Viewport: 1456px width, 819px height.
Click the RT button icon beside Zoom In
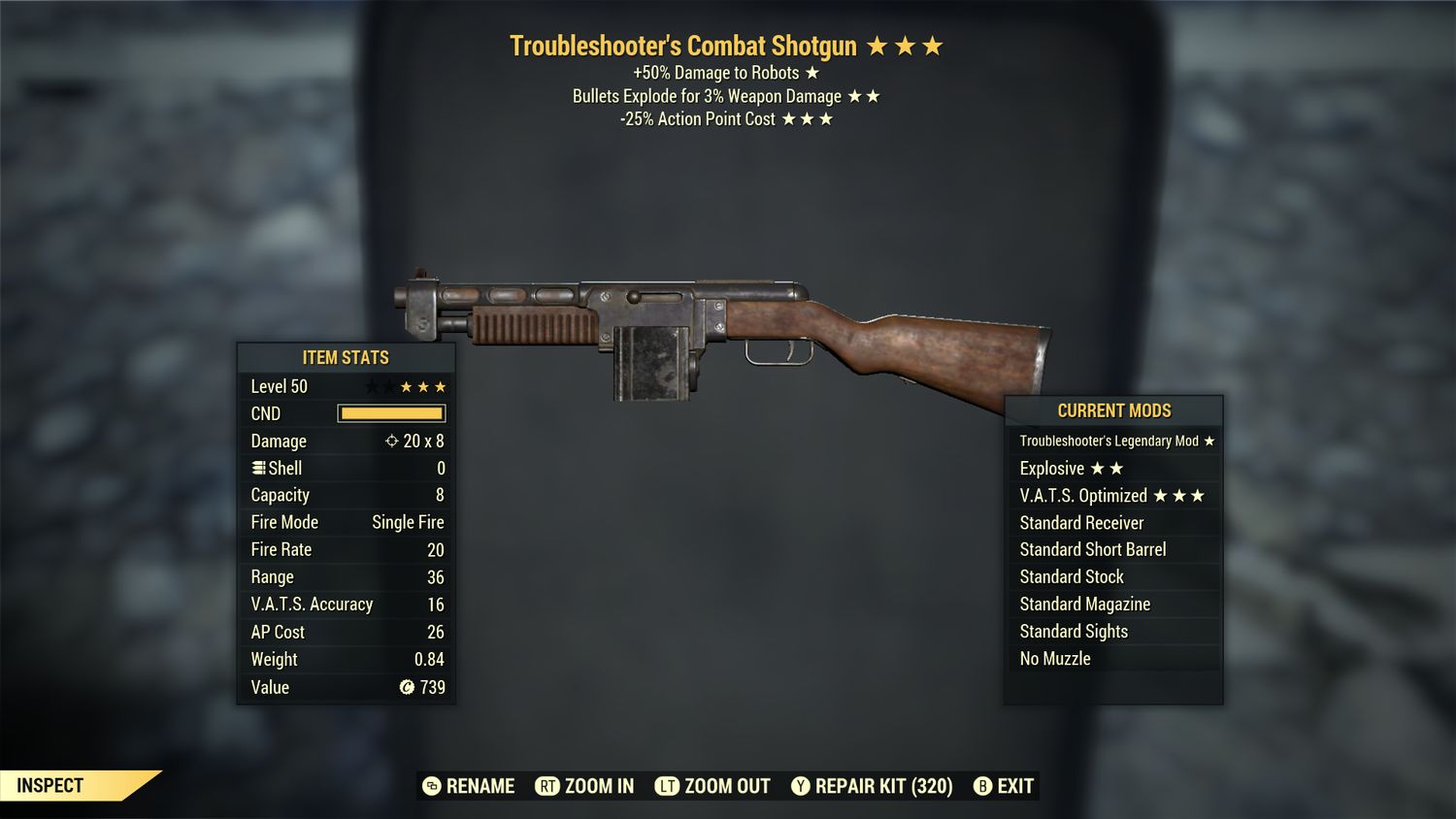(x=548, y=786)
